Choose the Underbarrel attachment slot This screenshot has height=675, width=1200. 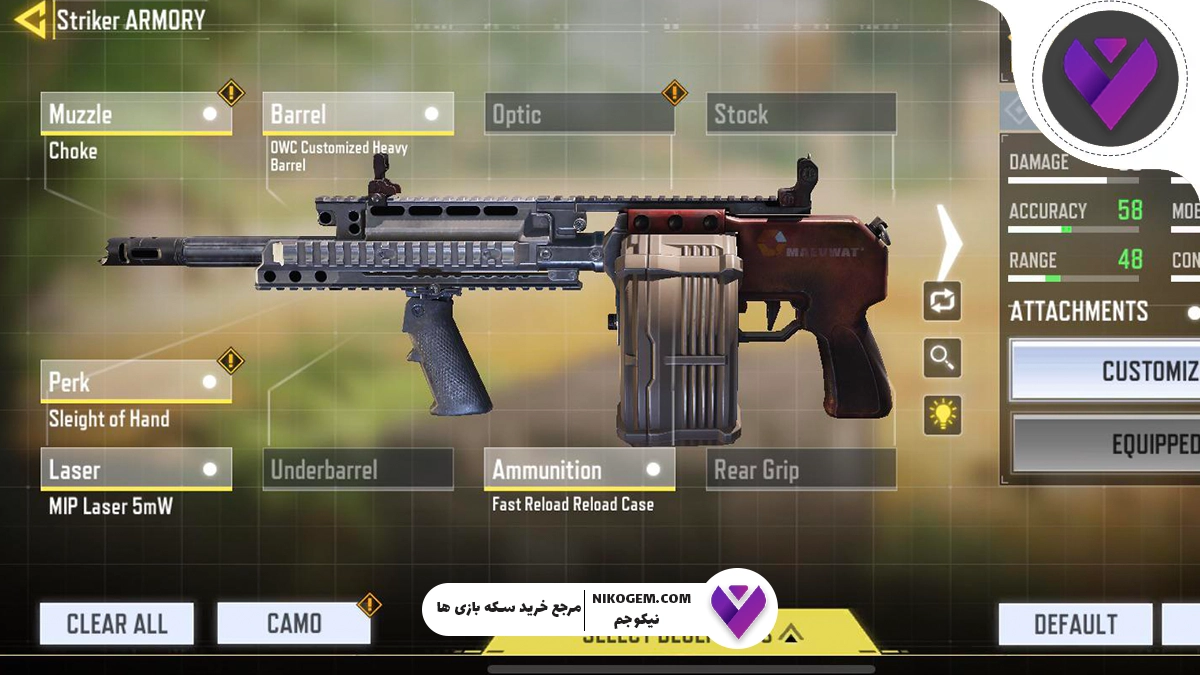(357, 469)
